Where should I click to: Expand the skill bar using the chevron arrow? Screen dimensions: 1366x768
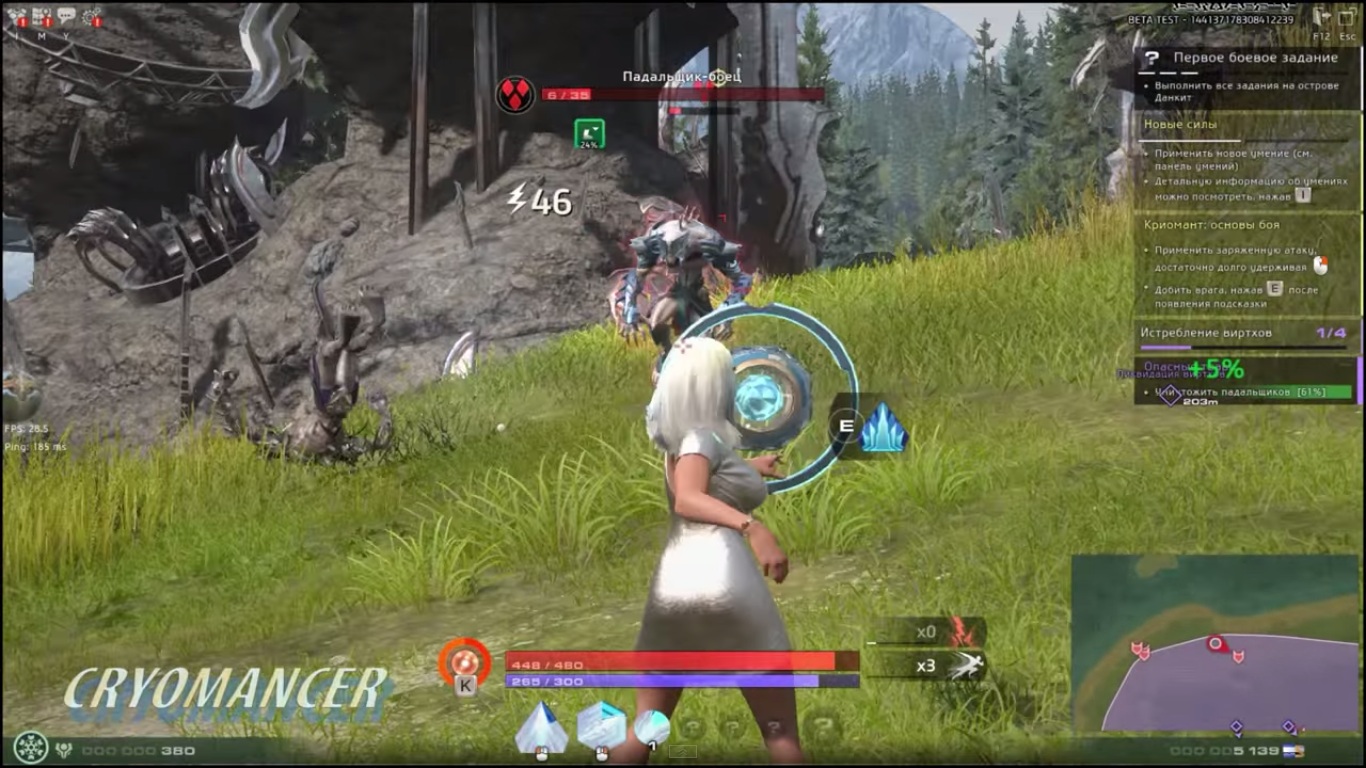683,752
